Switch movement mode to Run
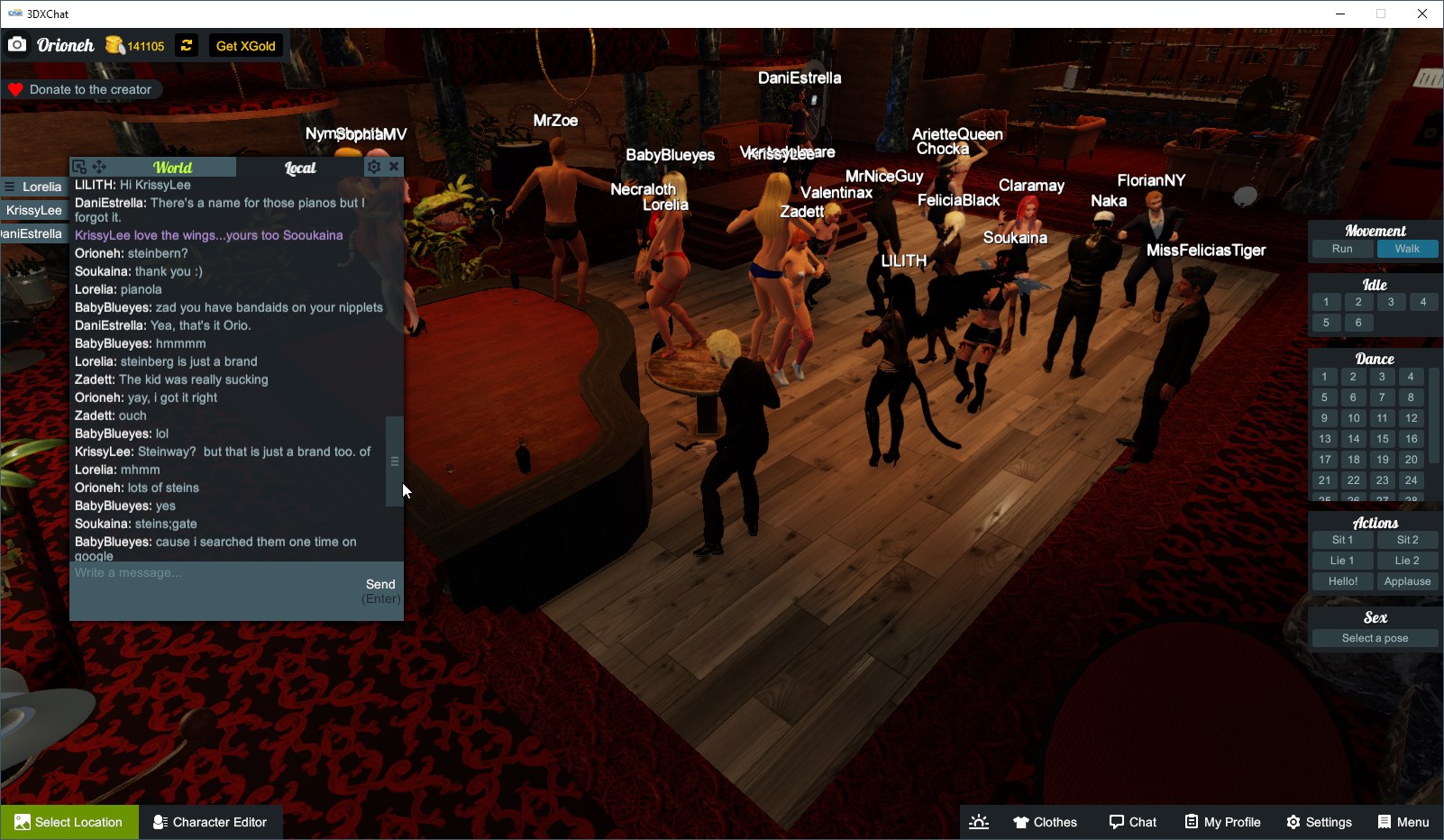 coord(1342,249)
